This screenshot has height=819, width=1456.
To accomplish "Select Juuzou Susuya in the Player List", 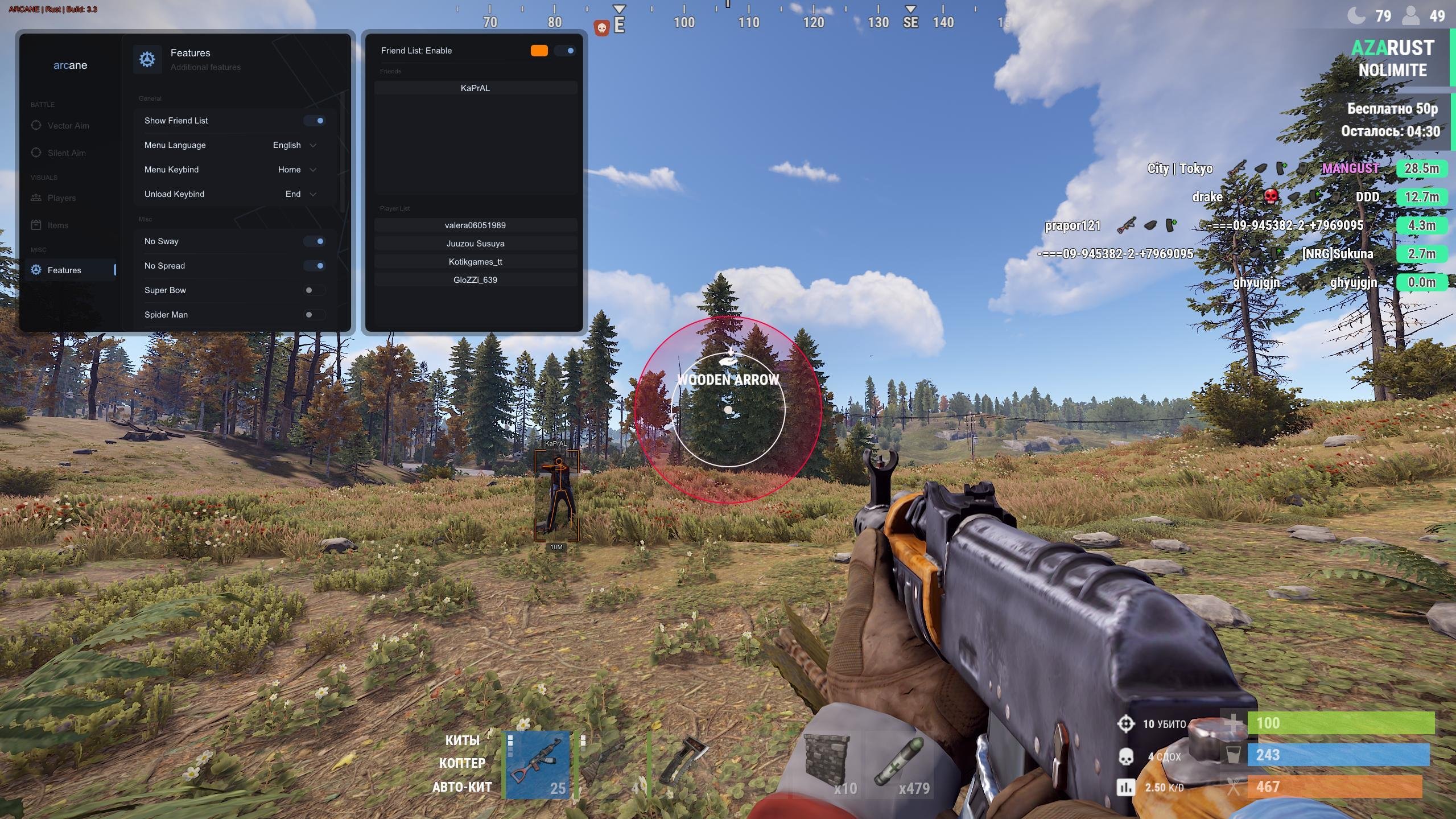I will [x=475, y=243].
